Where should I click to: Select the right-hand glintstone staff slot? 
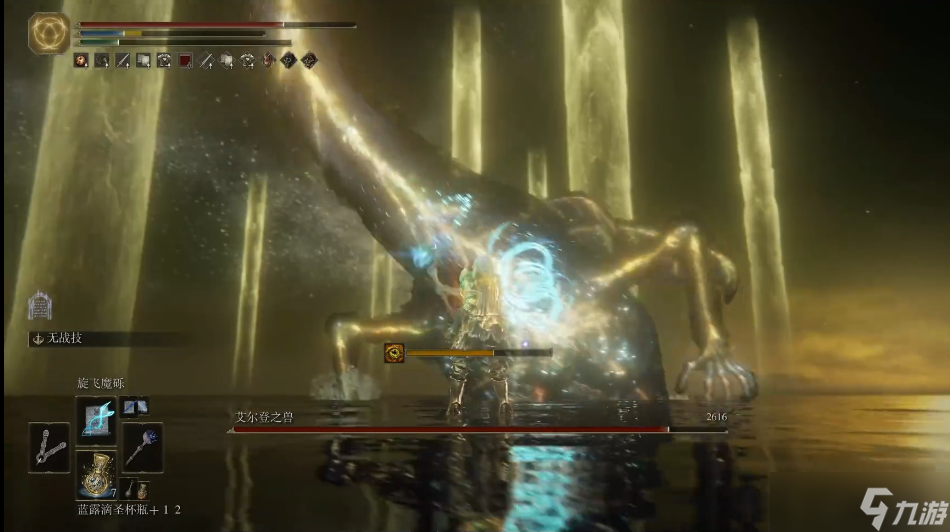(142, 446)
